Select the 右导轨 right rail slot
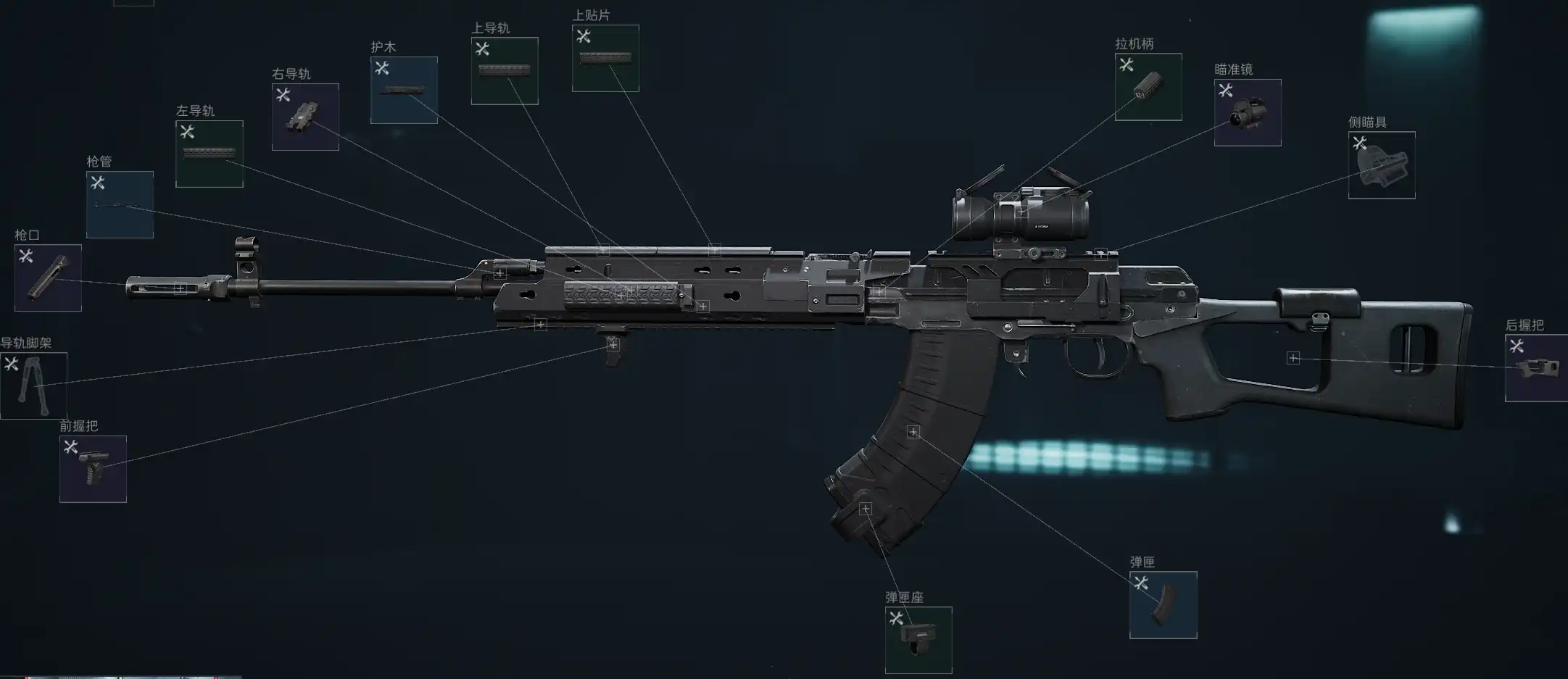Viewport: 1568px width, 679px height. pyautogui.click(x=305, y=117)
